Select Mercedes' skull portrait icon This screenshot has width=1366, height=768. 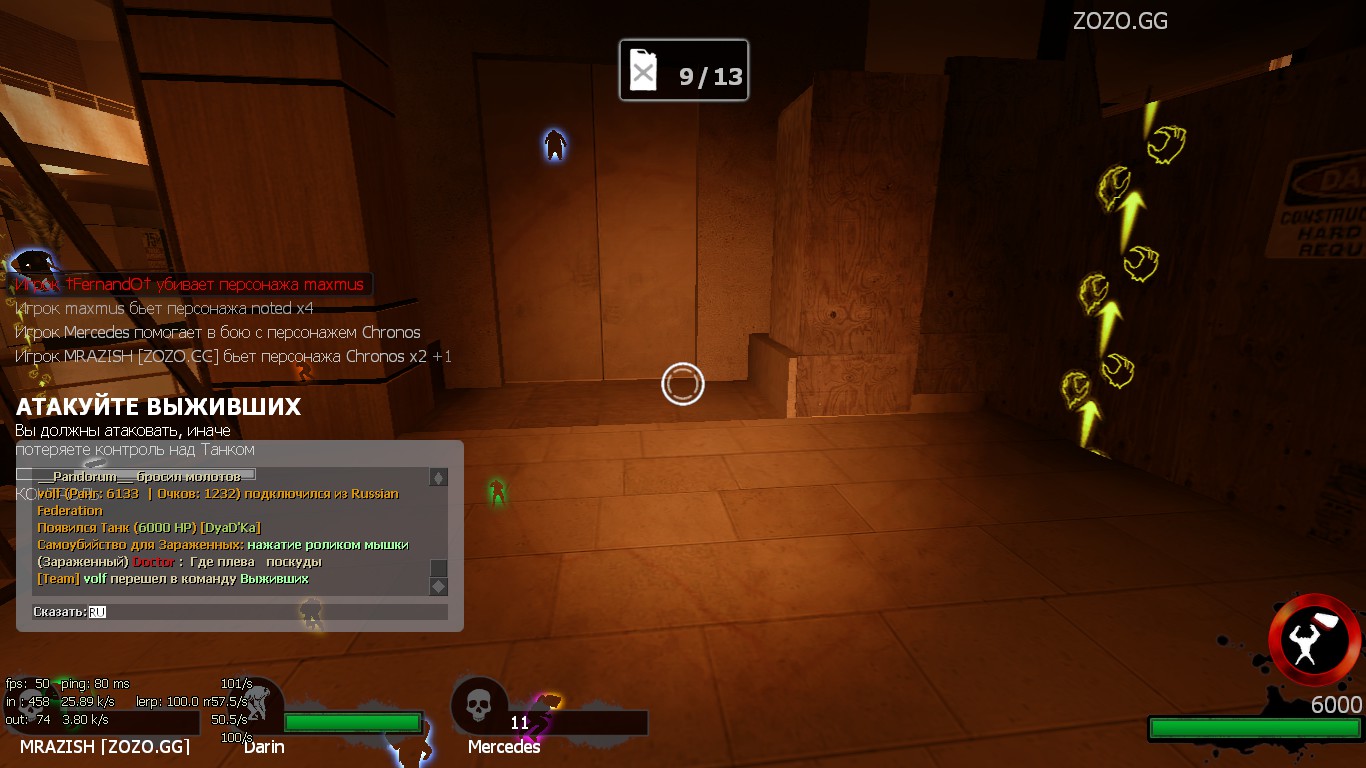477,704
